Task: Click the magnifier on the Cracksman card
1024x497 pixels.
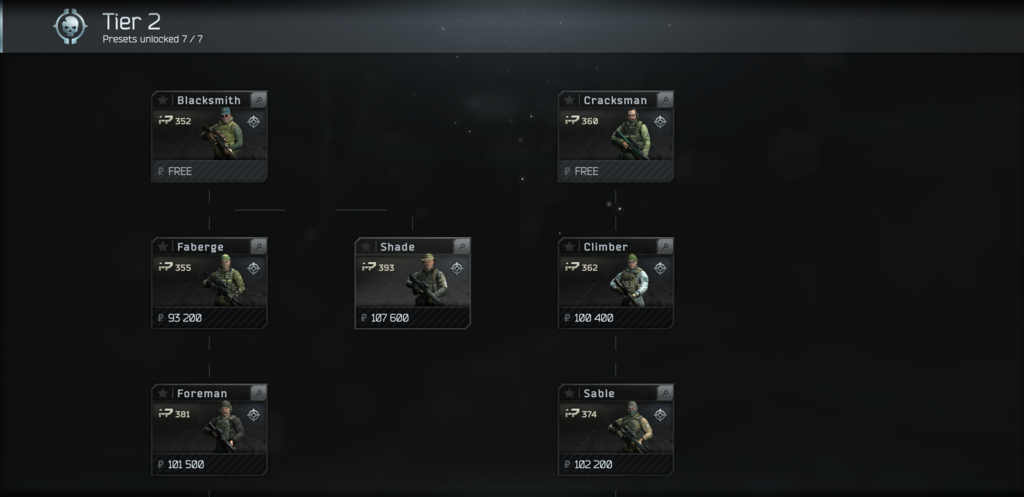Action: click(665, 100)
